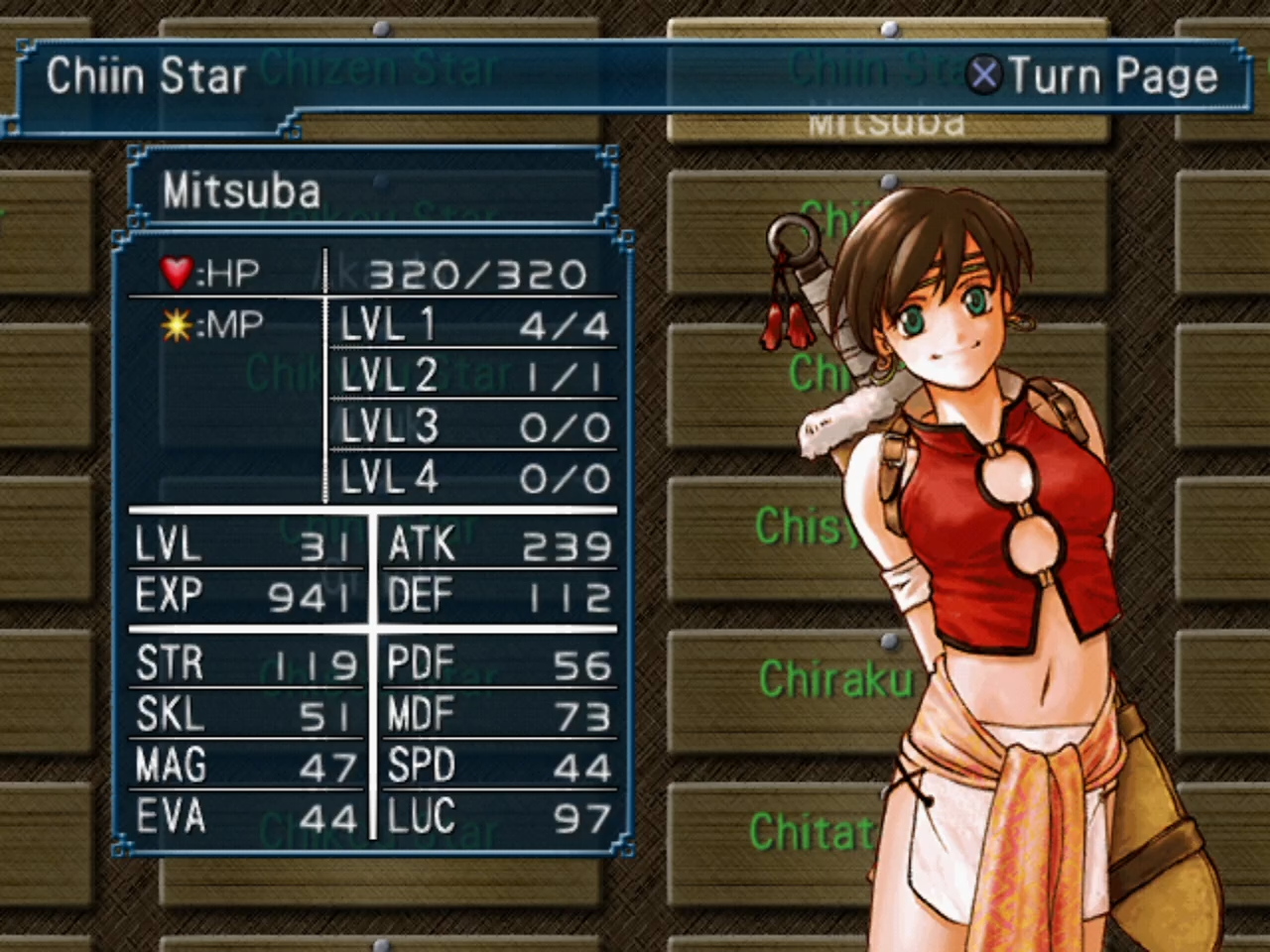Pick the tablet entry starting with Chitat

click(x=810, y=833)
